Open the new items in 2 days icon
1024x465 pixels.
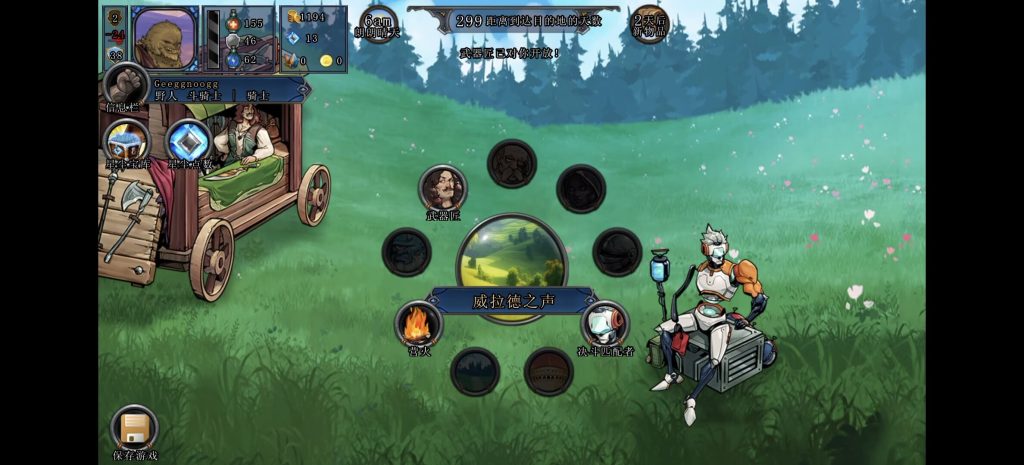click(648, 24)
